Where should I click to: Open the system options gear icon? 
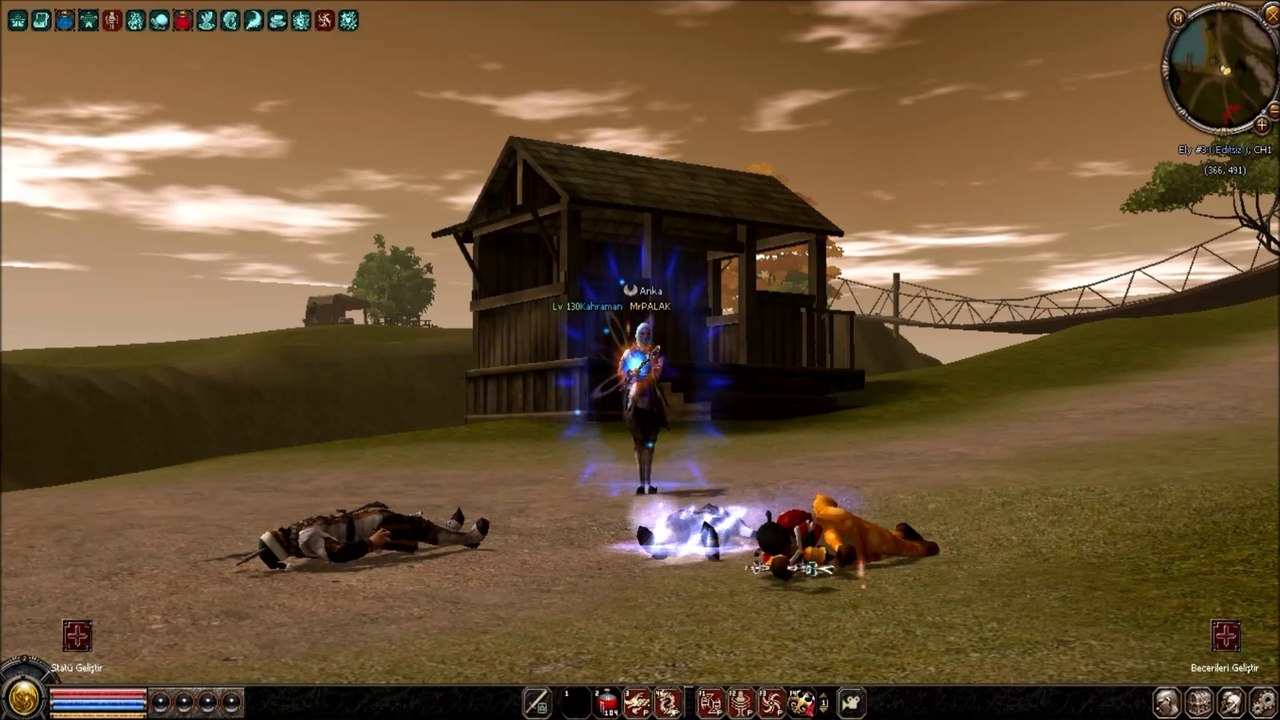pos(1262,702)
